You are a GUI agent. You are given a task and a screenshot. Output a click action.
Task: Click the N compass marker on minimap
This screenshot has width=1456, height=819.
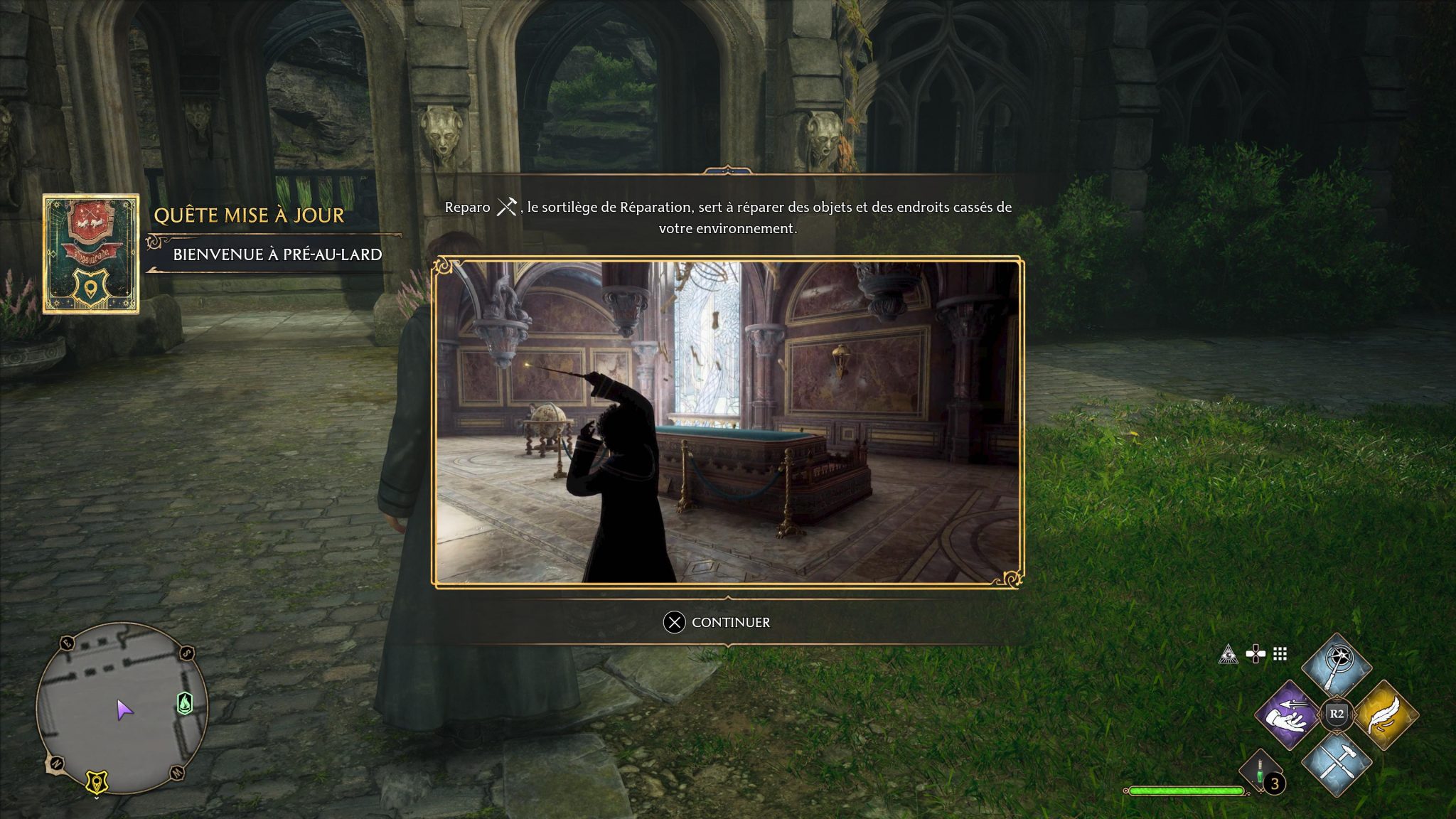[57, 762]
